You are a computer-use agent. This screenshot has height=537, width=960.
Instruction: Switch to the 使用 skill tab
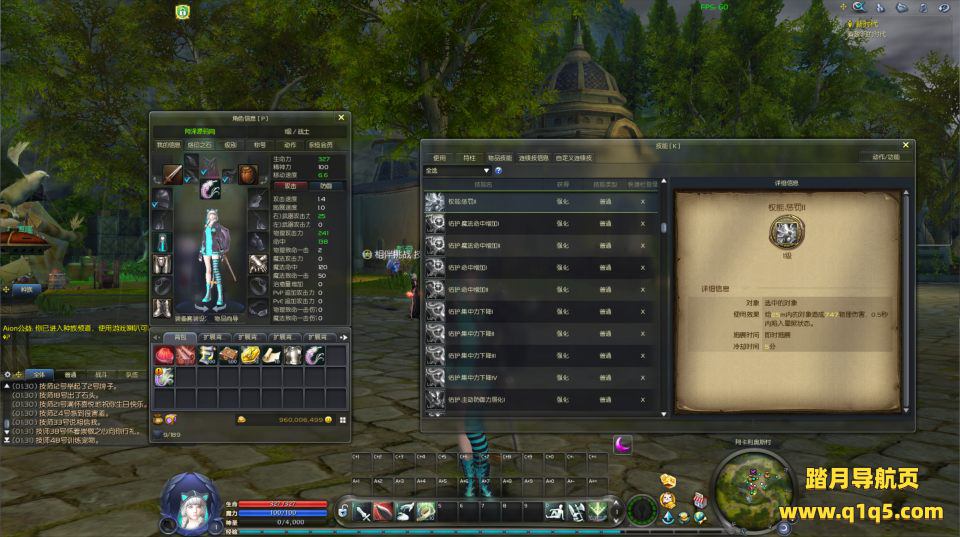pos(439,157)
